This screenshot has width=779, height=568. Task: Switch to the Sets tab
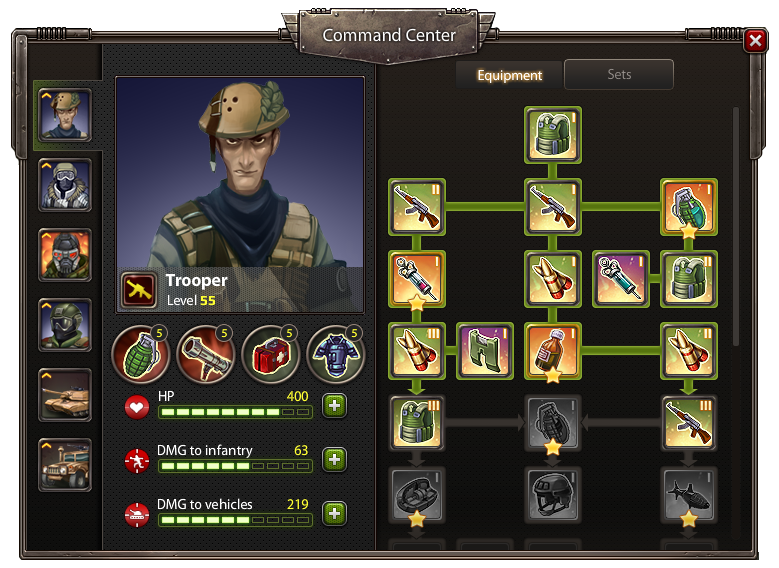tap(619, 75)
